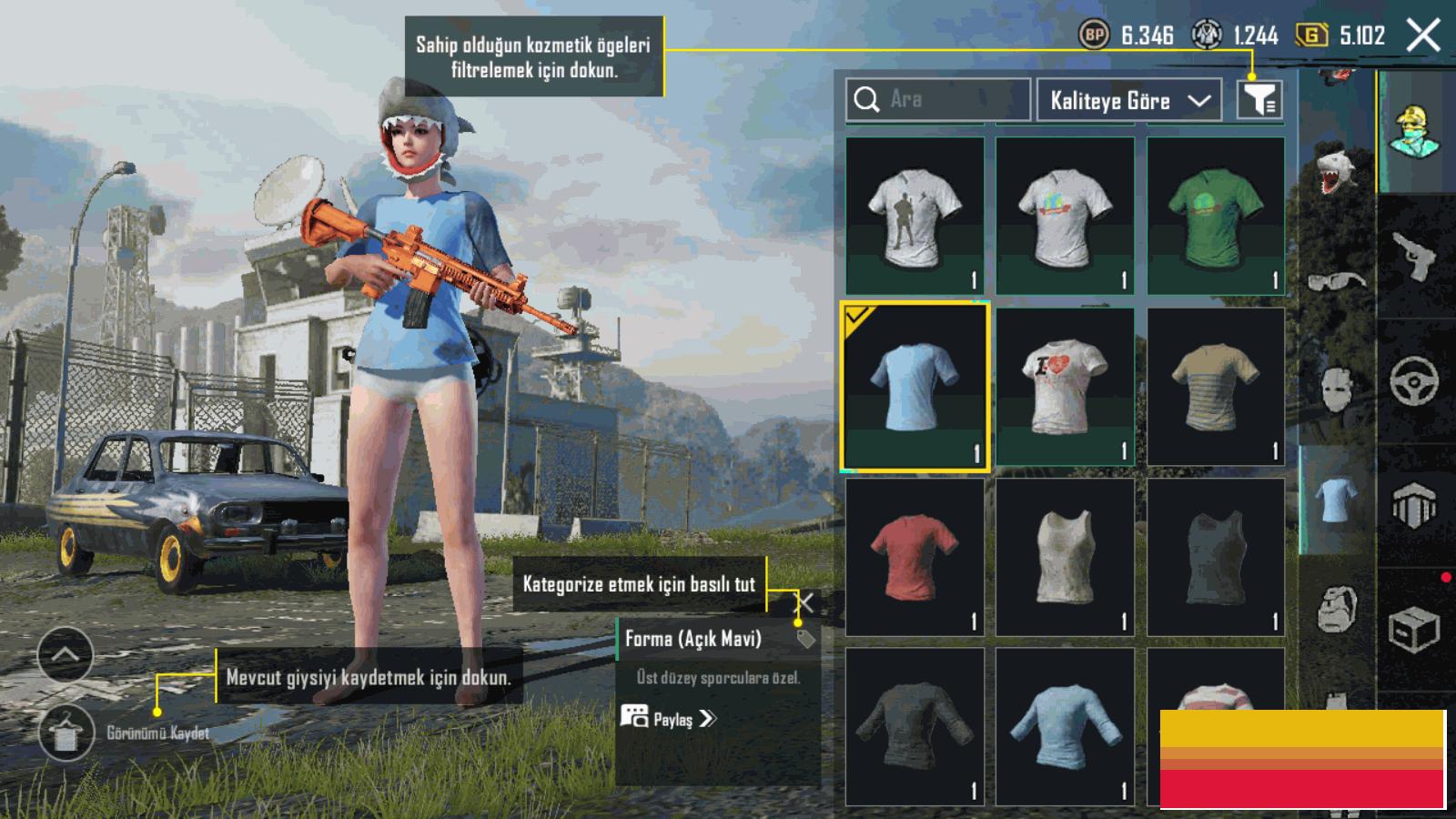Share the item via Paylaş
This screenshot has width=1456, height=819.
click(671, 719)
